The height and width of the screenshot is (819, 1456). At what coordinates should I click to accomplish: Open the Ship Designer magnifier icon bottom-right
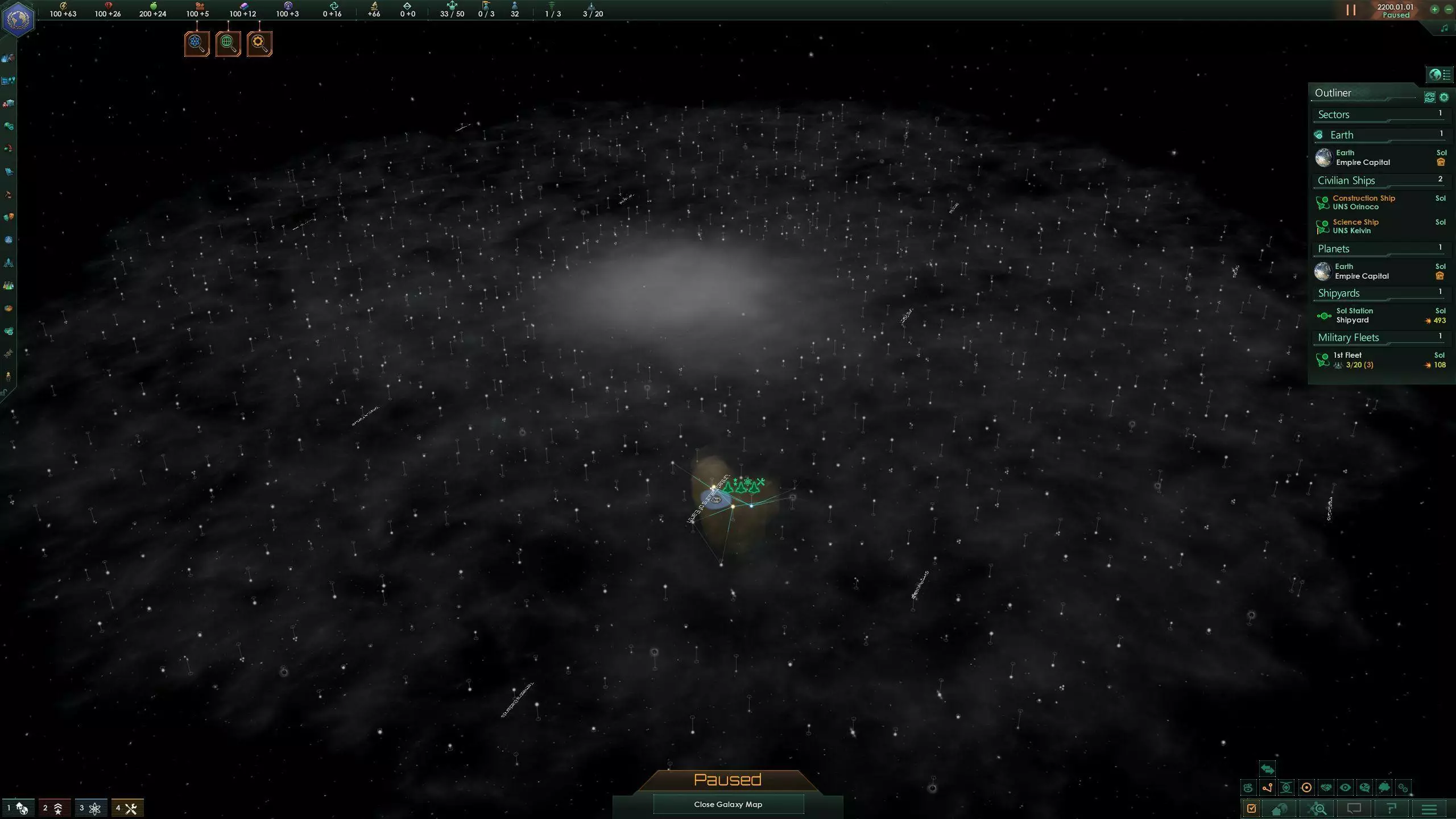pyautogui.click(x=1316, y=808)
